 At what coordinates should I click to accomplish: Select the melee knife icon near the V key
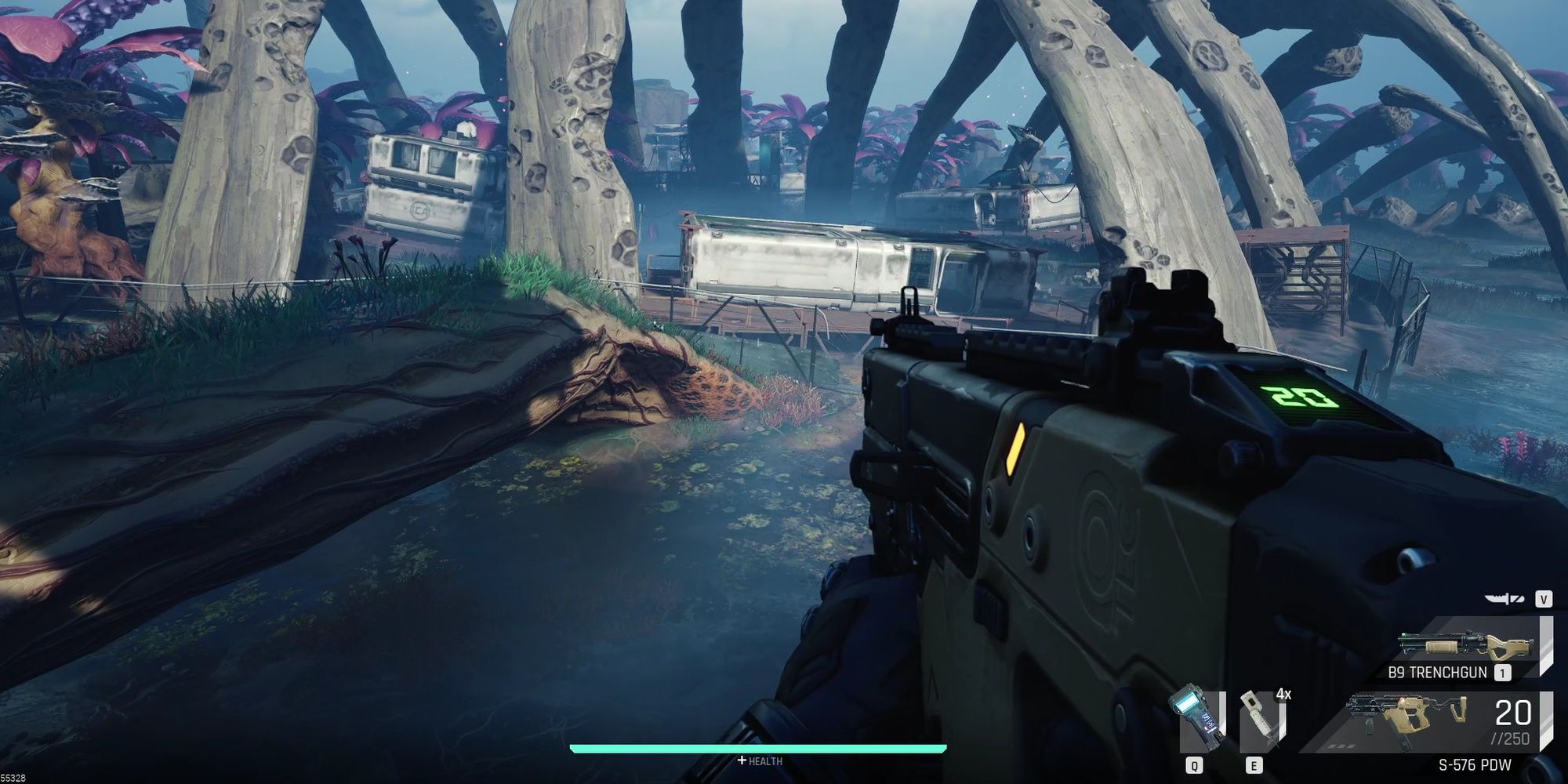pyautogui.click(x=1503, y=598)
